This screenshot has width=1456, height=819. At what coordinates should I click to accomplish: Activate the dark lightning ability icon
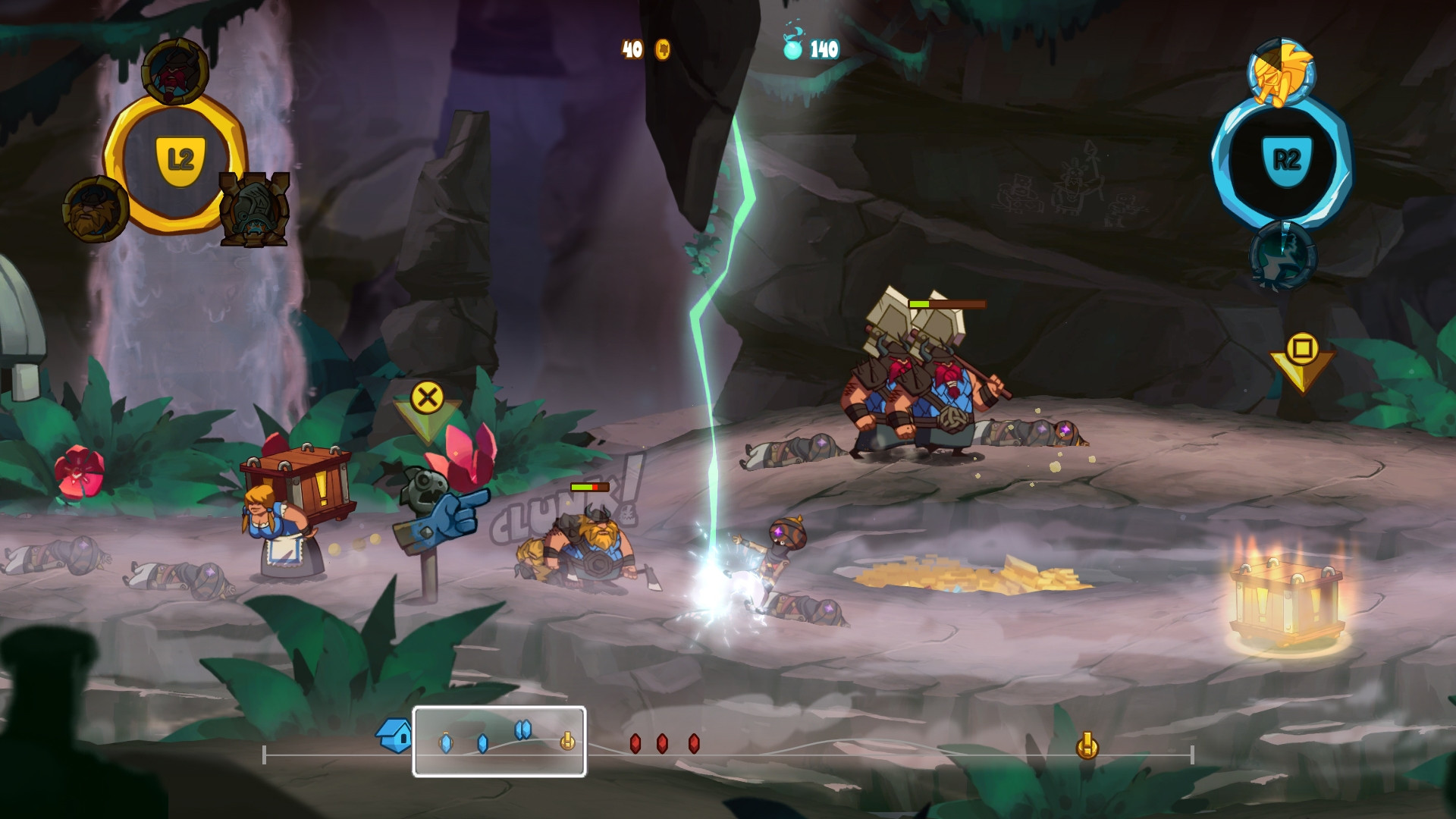[x=1282, y=256]
